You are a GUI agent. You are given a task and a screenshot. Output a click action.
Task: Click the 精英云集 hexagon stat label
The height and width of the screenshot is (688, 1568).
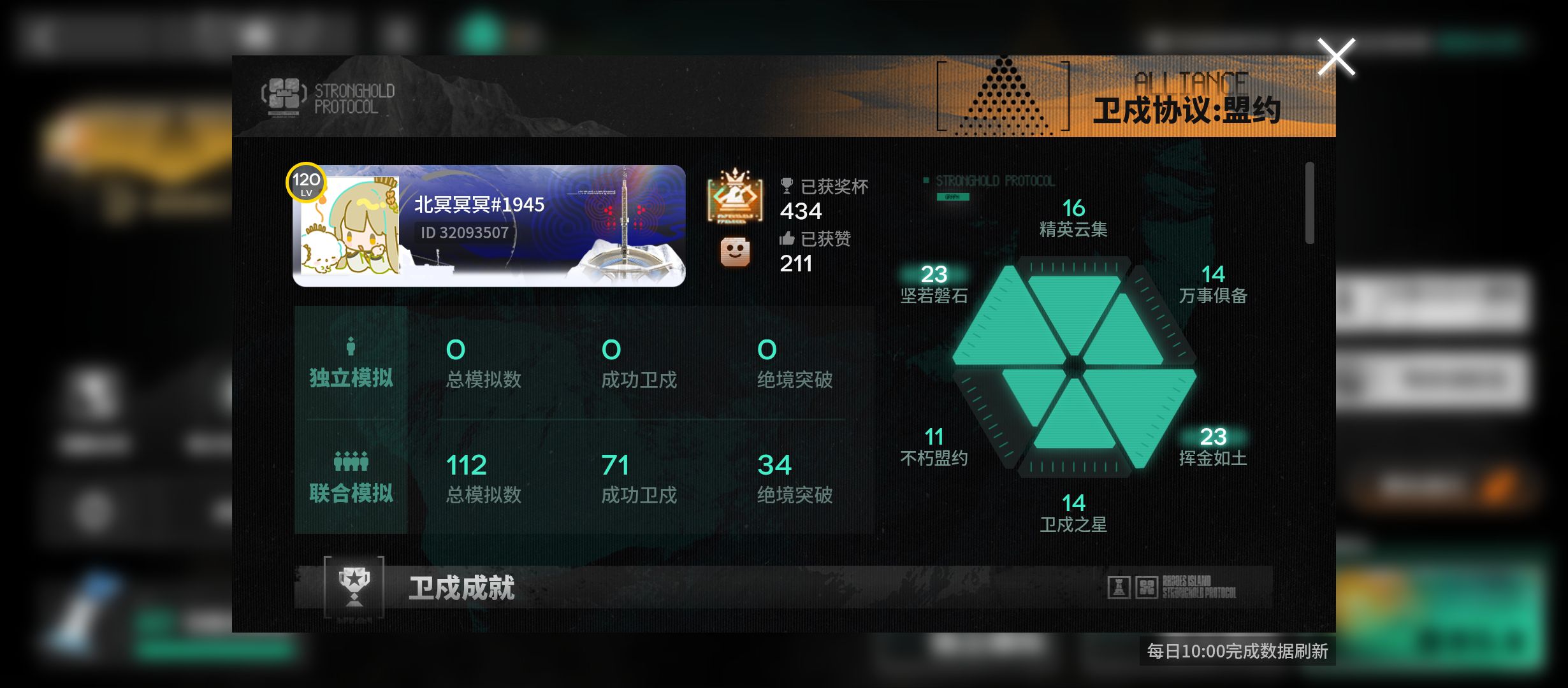coord(1073,229)
